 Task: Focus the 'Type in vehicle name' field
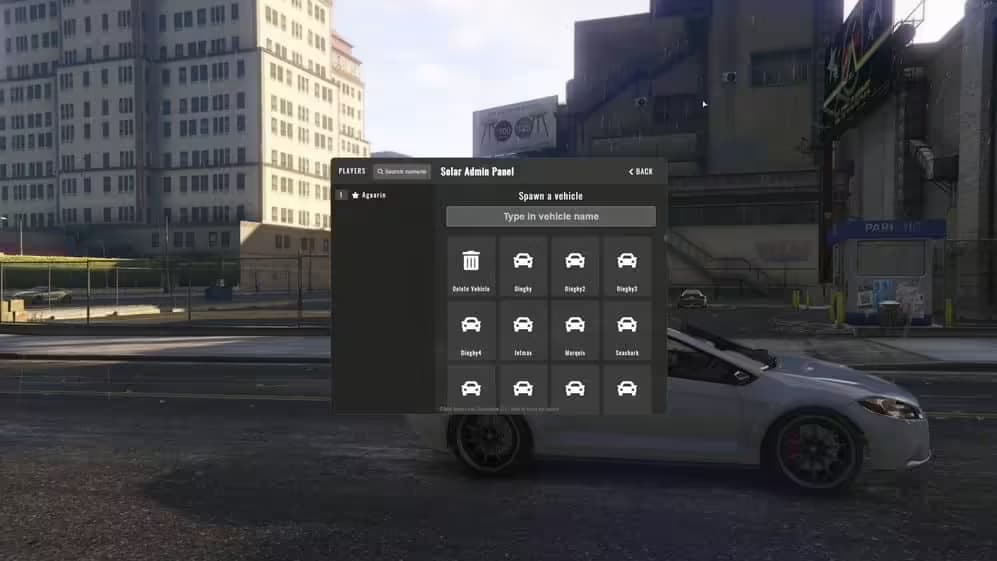551,216
